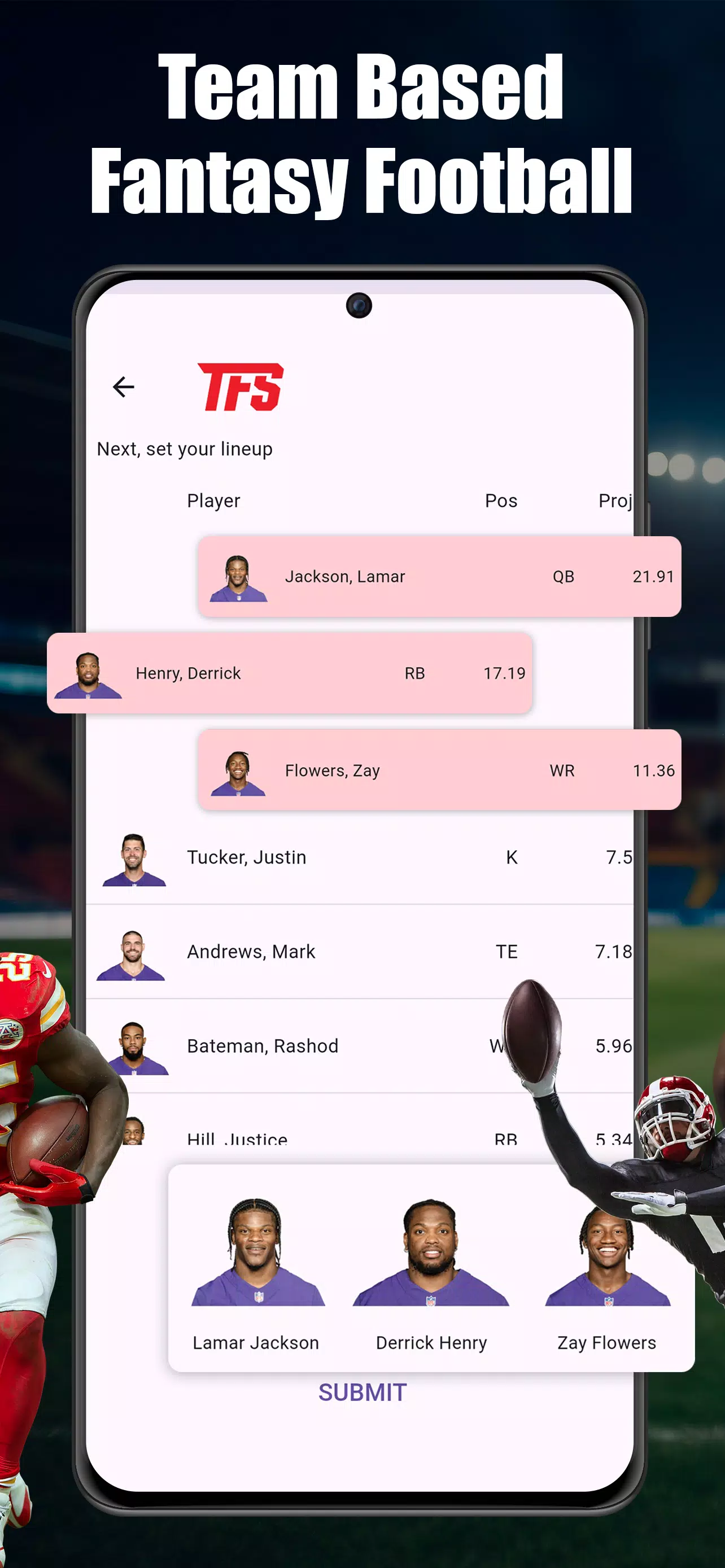Sort players by the Pos column
The height and width of the screenshot is (1568, 725).
coord(501,500)
